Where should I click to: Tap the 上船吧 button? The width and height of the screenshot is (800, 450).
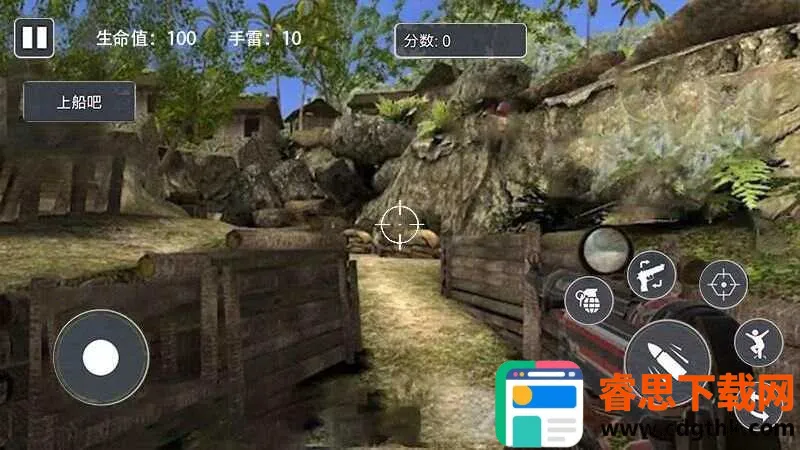click(79, 102)
